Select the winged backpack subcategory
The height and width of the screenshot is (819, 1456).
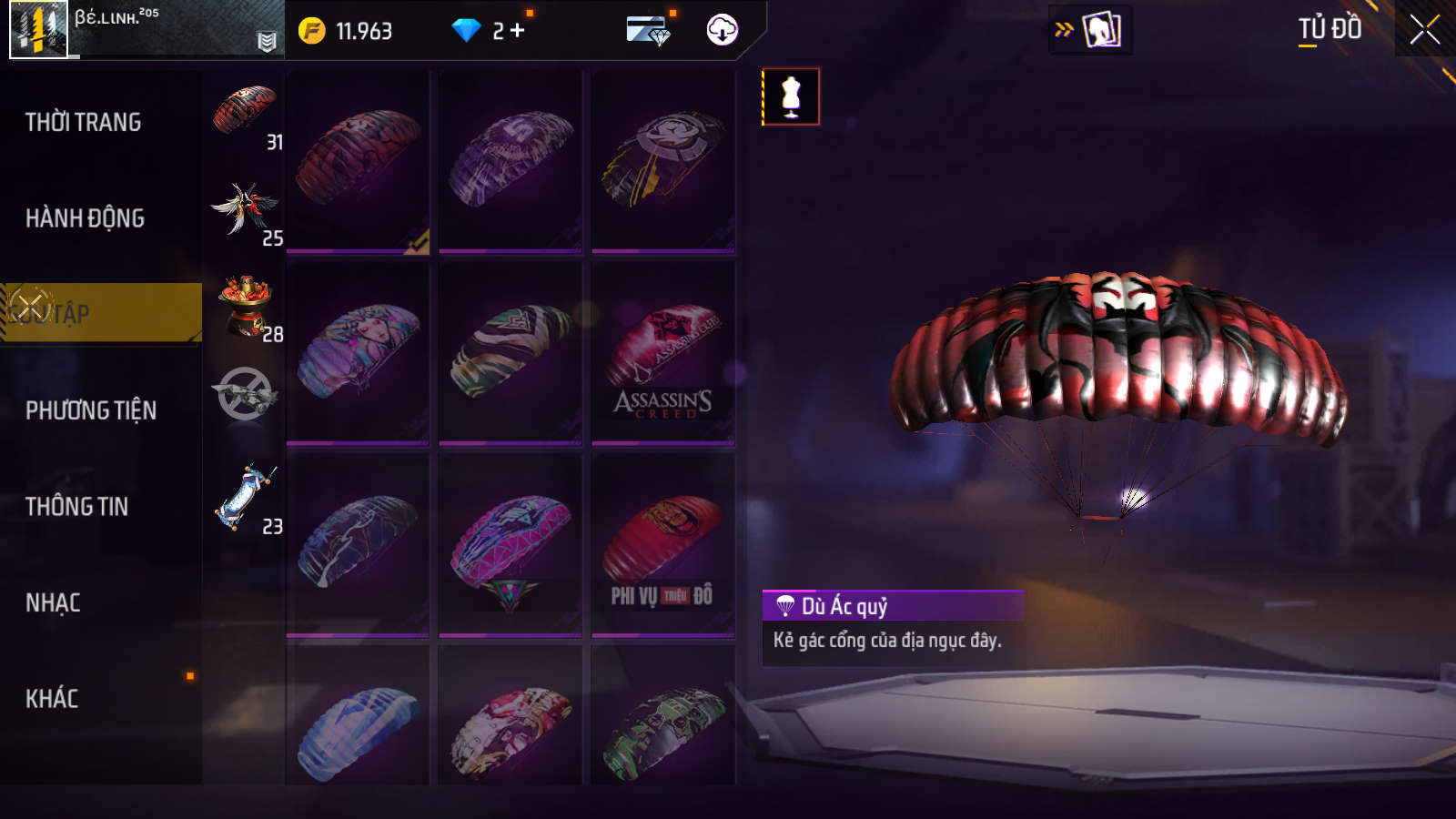245,208
